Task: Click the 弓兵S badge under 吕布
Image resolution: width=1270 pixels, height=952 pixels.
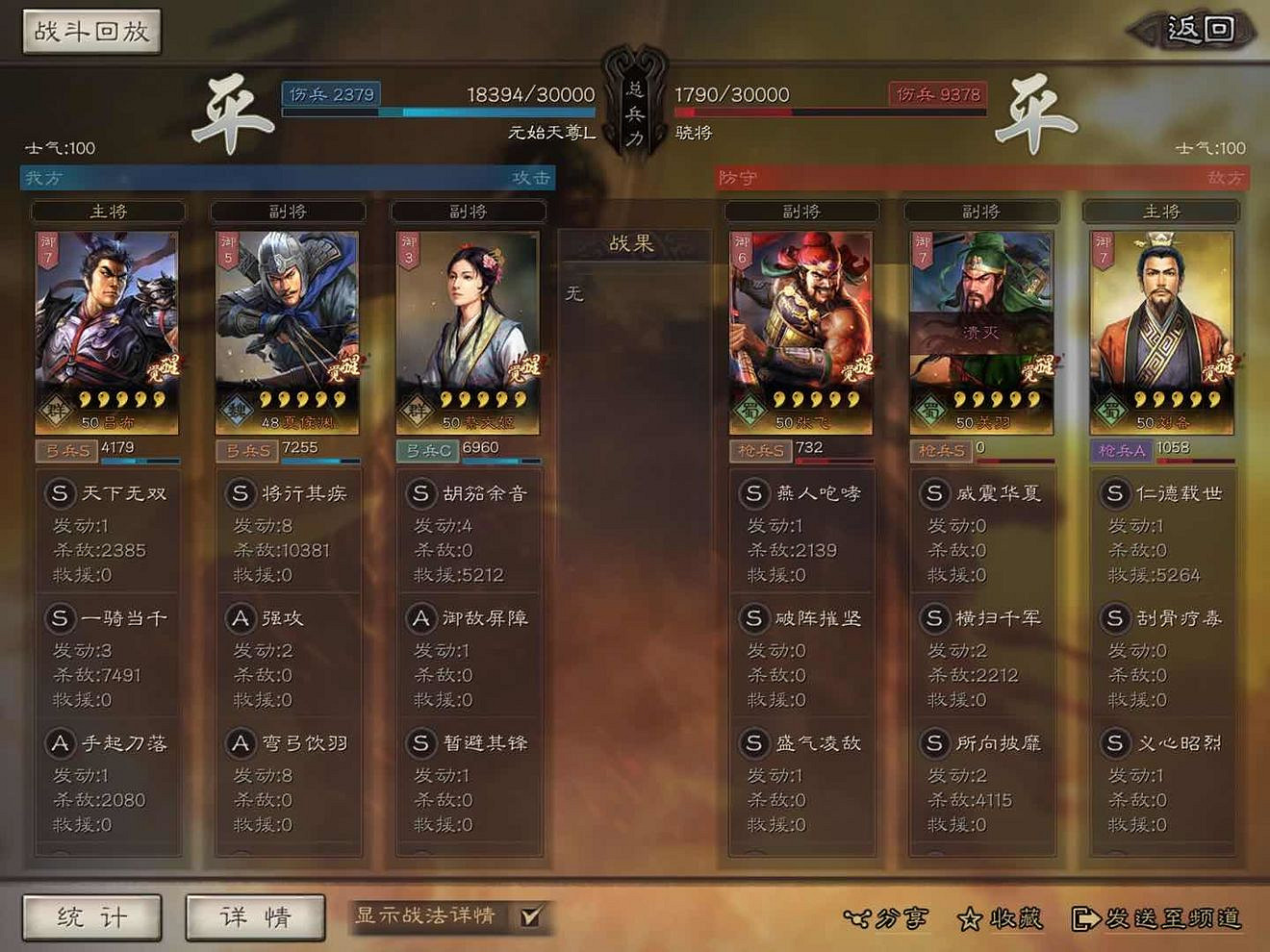Action: point(65,451)
